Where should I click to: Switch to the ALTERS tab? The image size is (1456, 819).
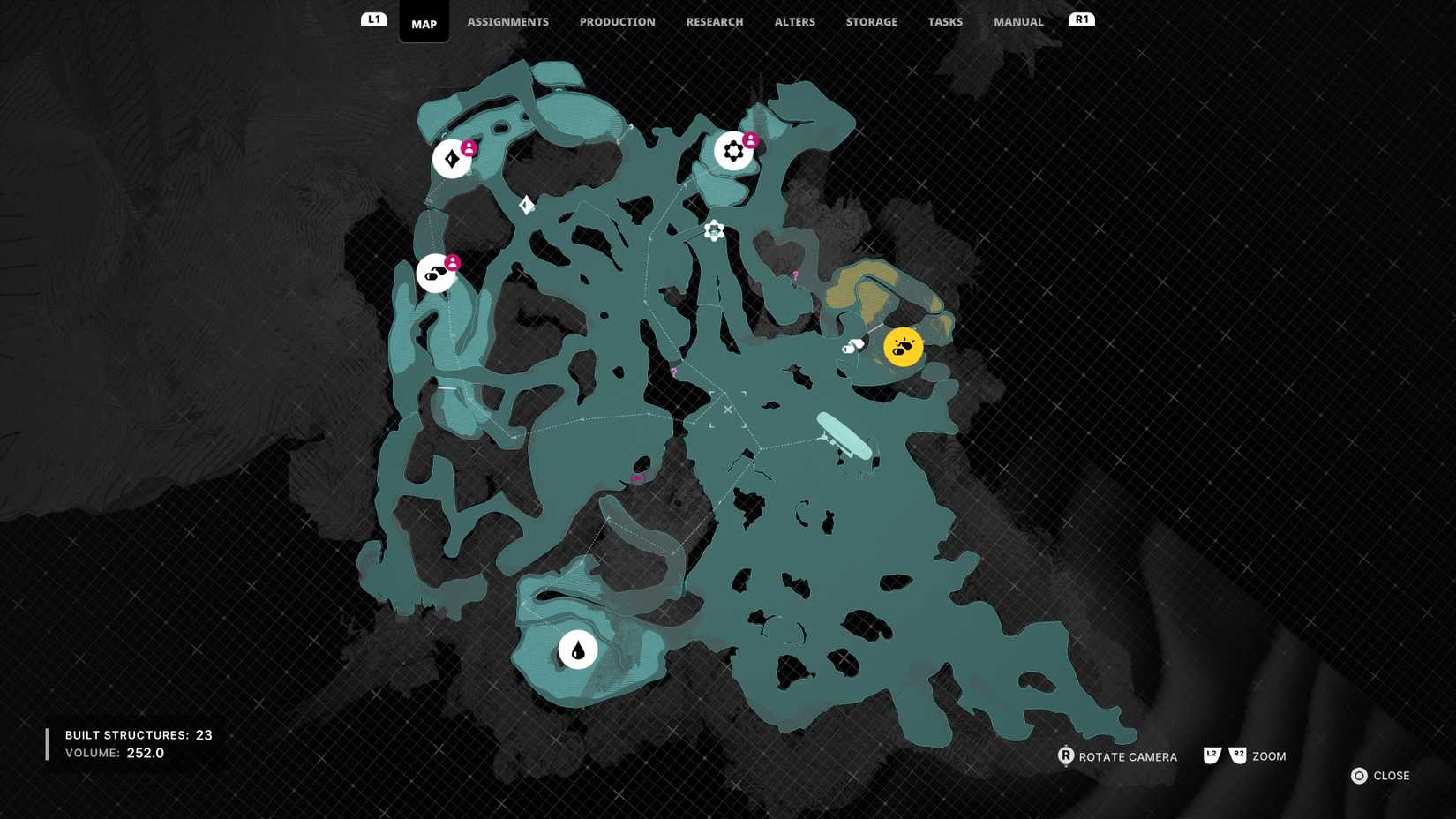tap(793, 21)
